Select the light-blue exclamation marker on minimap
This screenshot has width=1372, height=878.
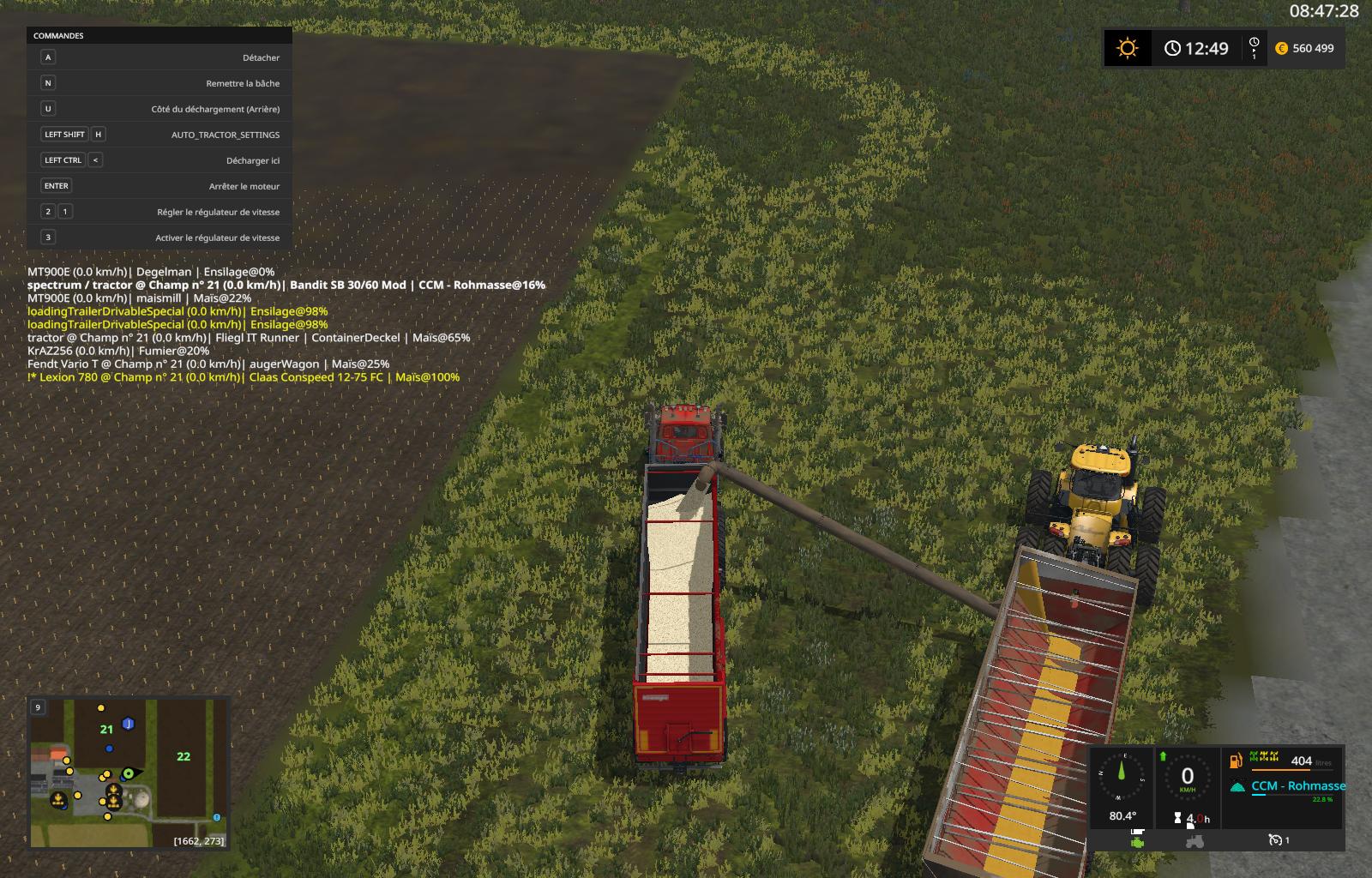pyautogui.click(x=217, y=818)
